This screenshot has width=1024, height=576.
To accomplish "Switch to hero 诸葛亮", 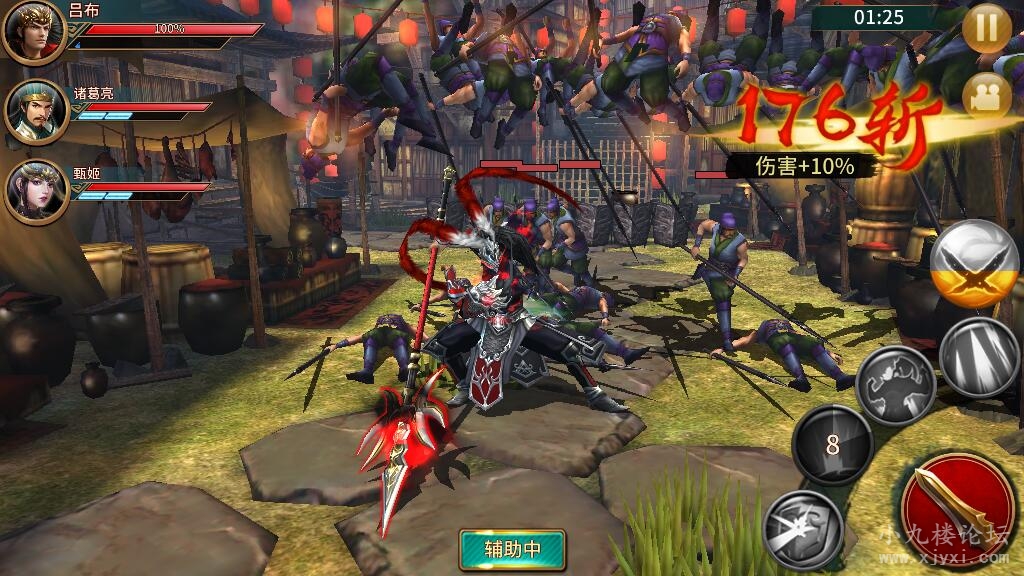I will coord(36,111).
